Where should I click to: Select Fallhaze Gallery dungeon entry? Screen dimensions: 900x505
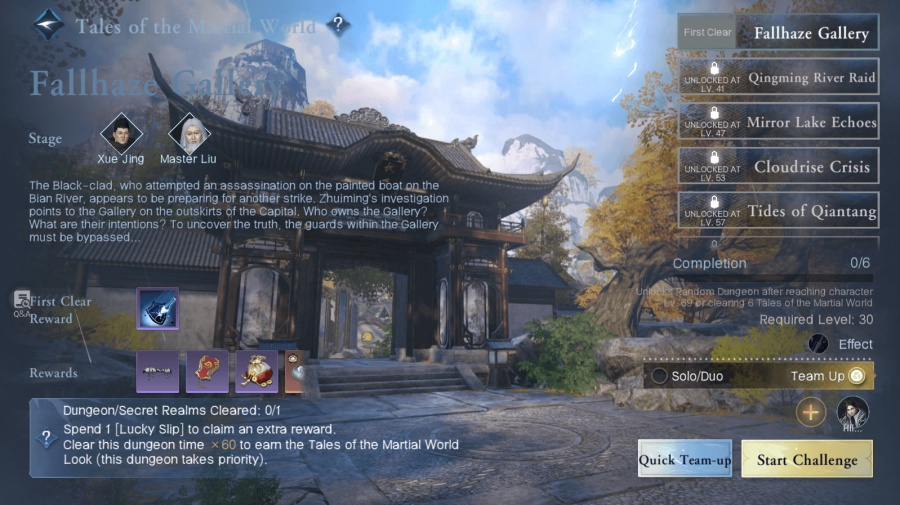[x=778, y=33]
